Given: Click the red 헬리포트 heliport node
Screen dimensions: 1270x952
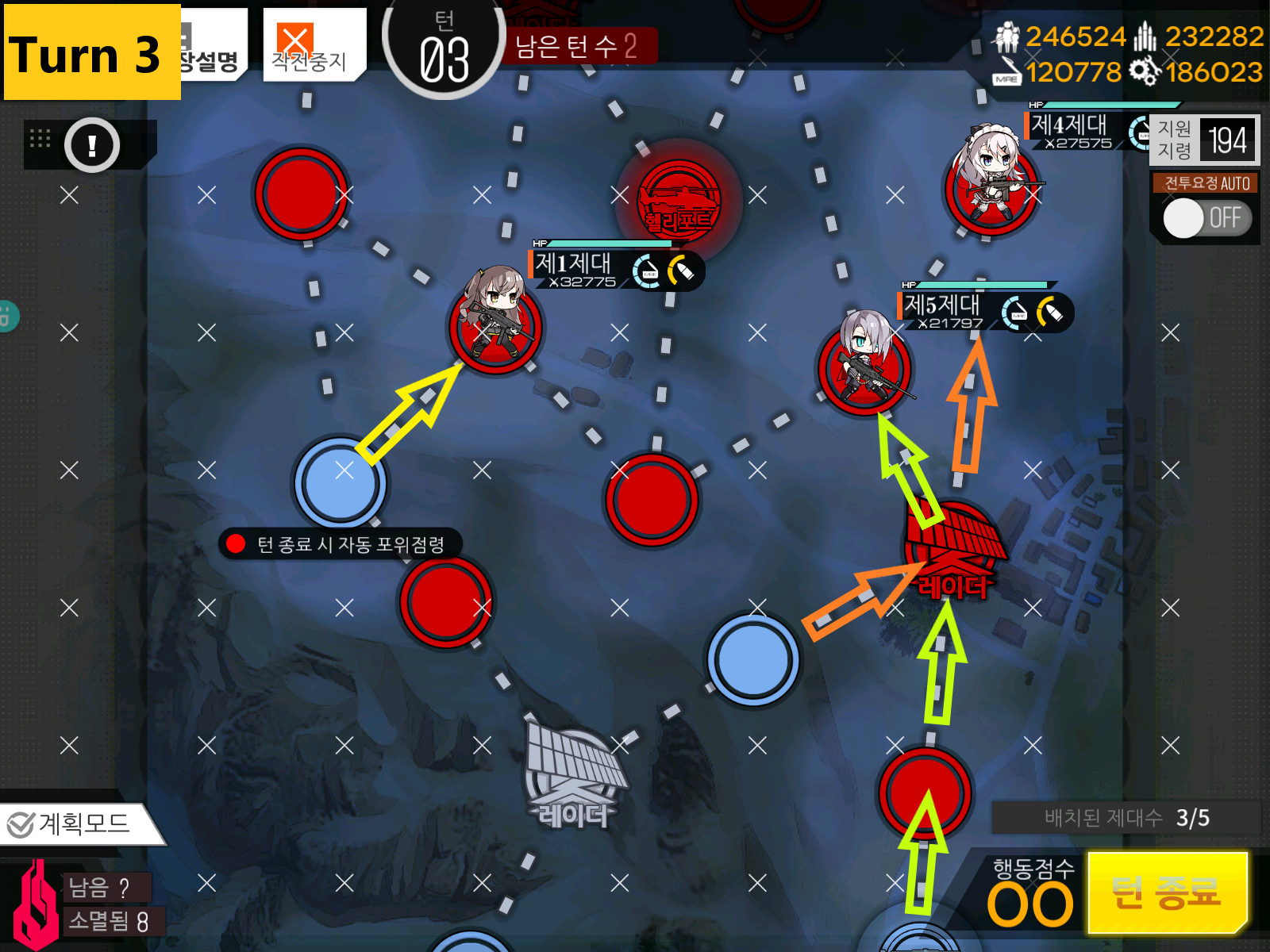Looking at the screenshot, I should (679, 200).
